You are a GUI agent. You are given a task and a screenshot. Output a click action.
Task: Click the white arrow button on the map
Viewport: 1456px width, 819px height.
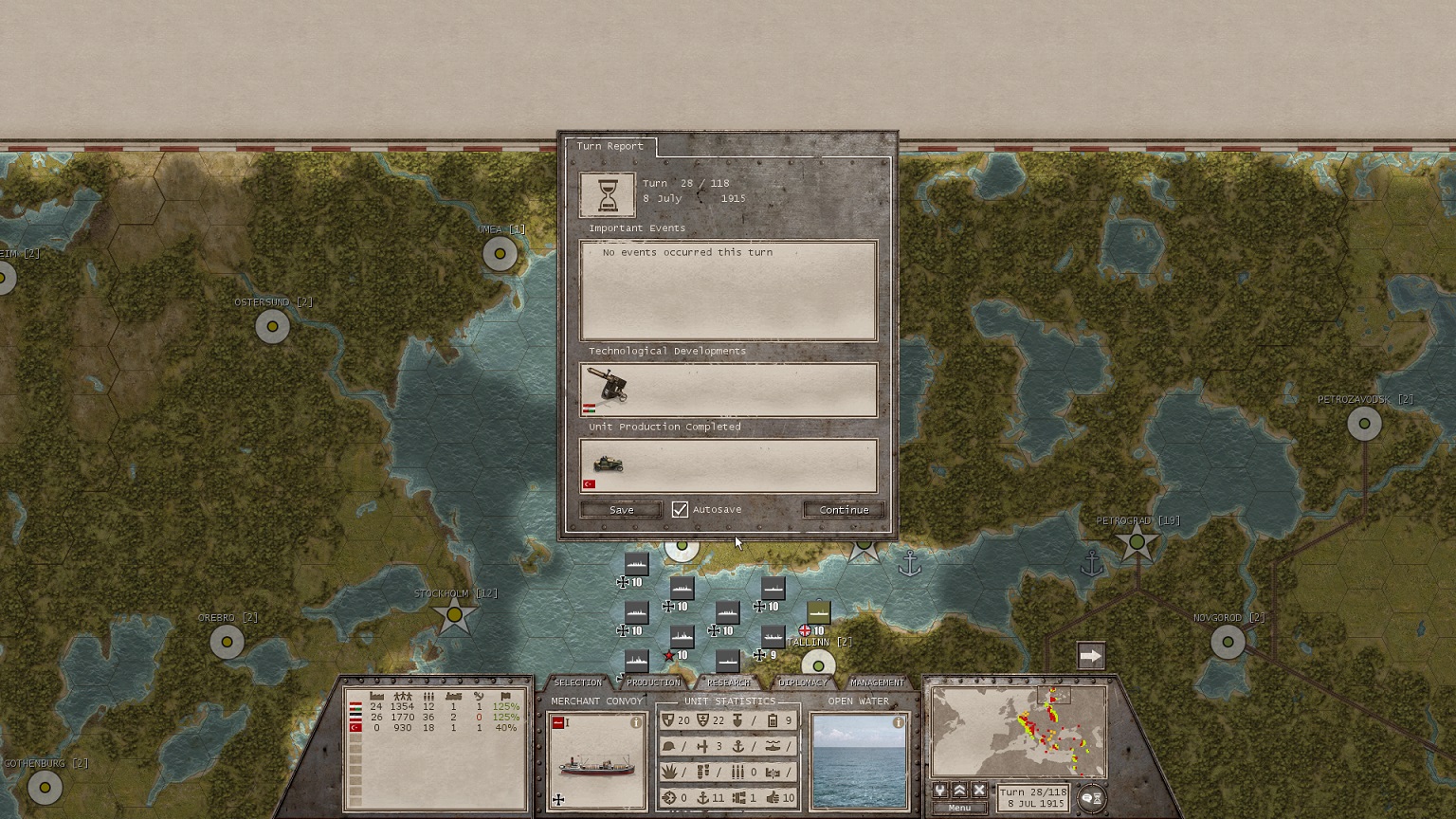pyautogui.click(x=1091, y=656)
